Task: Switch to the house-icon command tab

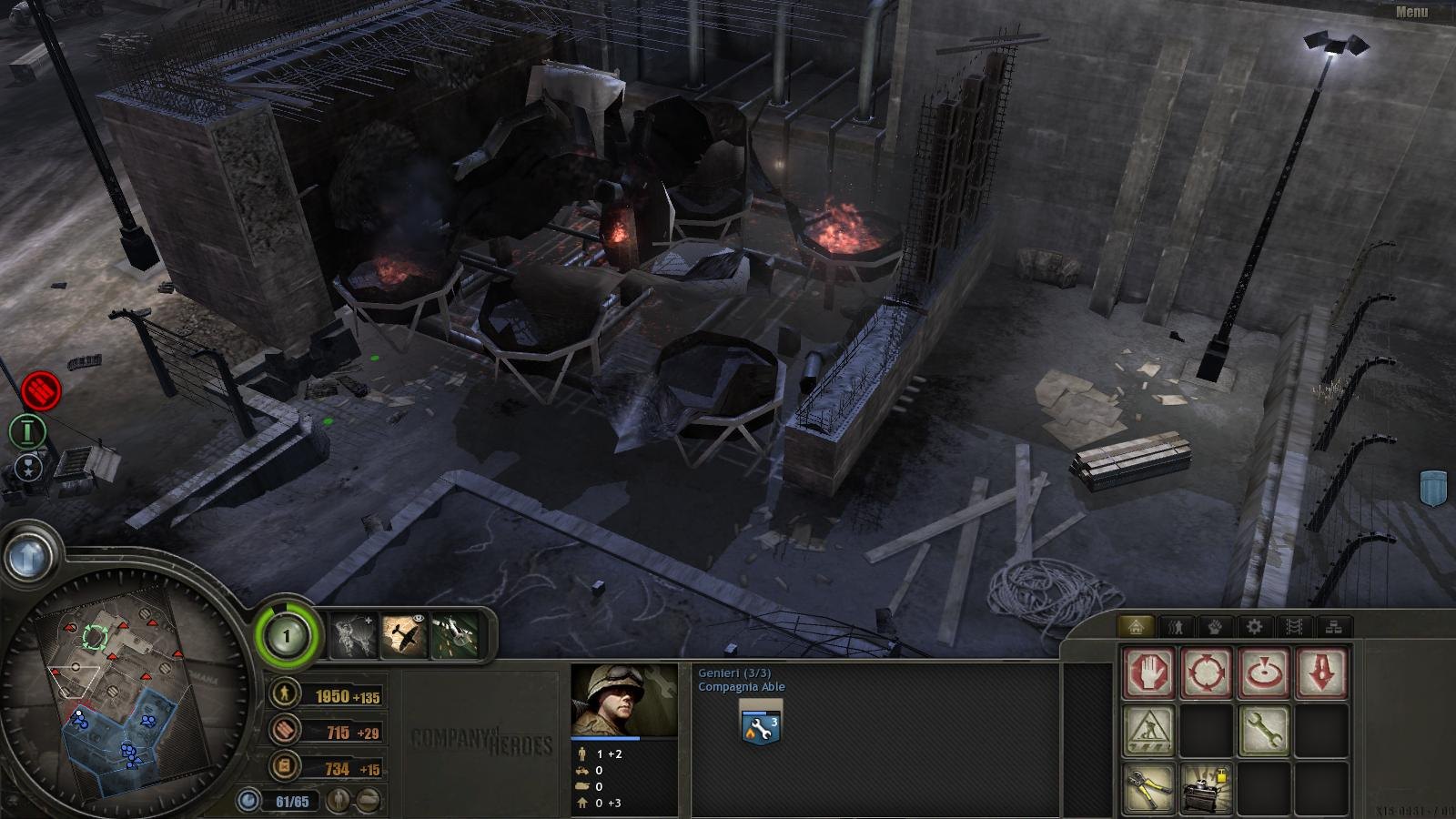Action: pyautogui.click(x=1136, y=626)
